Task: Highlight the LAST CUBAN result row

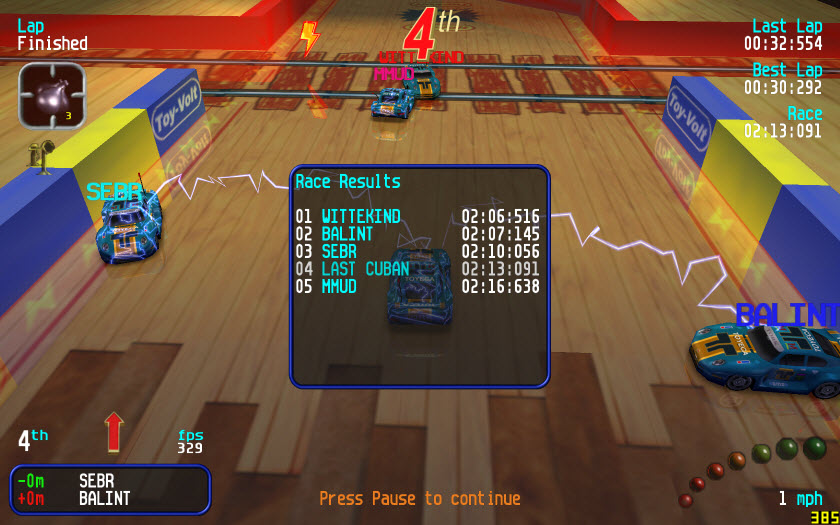Action: (x=417, y=269)
